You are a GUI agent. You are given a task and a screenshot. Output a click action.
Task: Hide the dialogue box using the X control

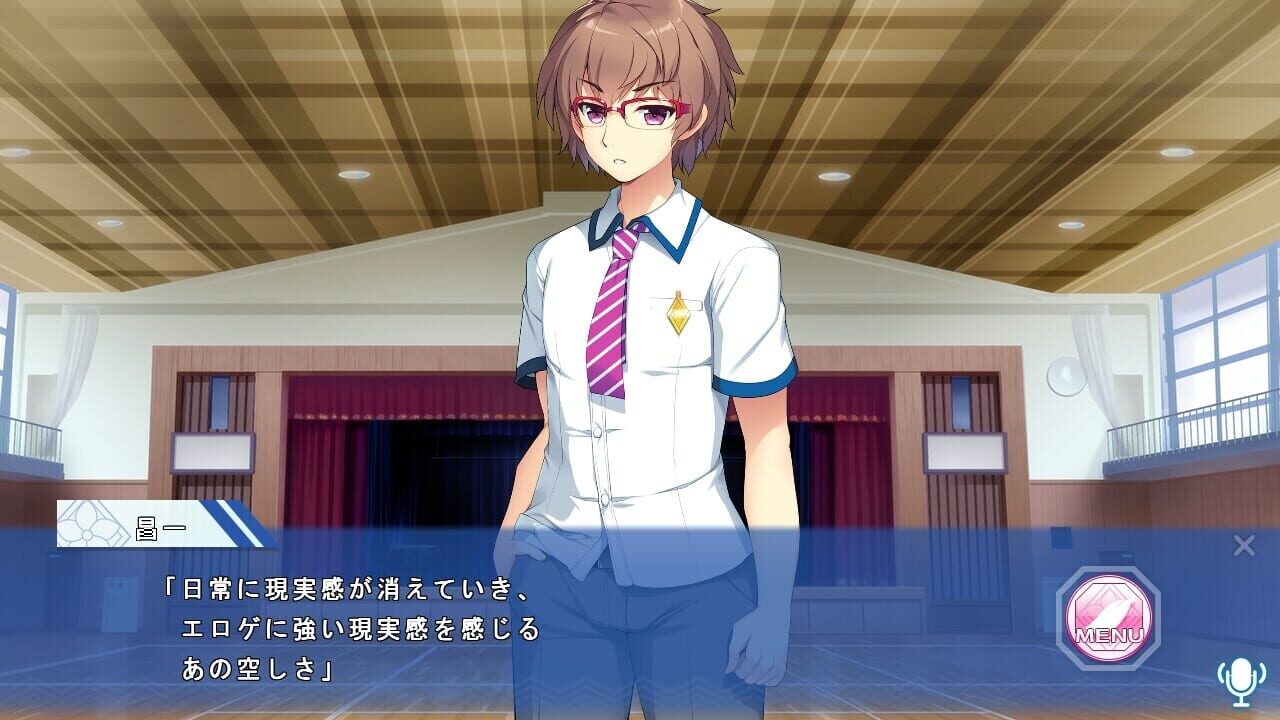coord(1243,545)
